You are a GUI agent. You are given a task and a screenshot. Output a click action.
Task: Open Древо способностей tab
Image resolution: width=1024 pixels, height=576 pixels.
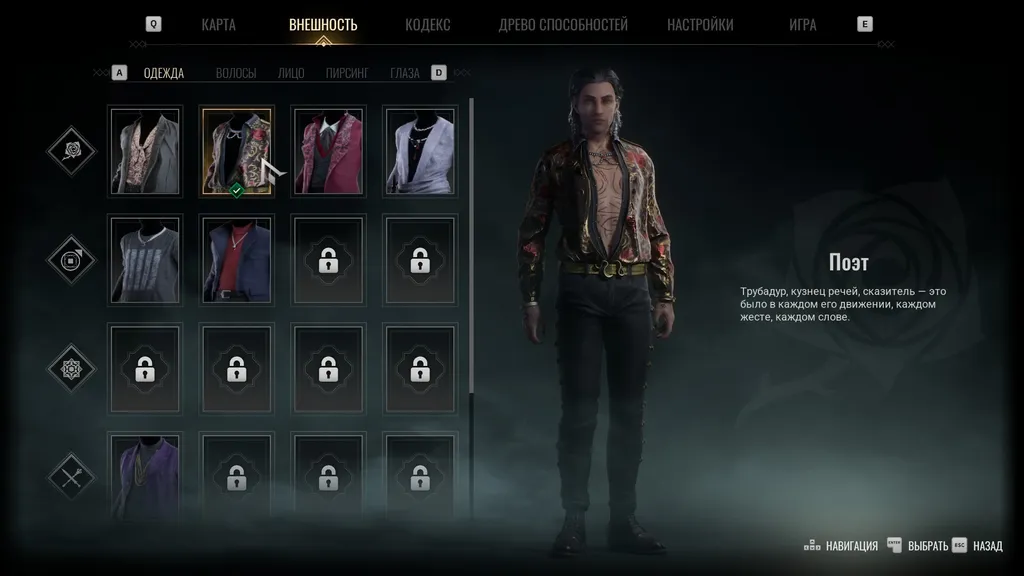(x=563, y=25)
